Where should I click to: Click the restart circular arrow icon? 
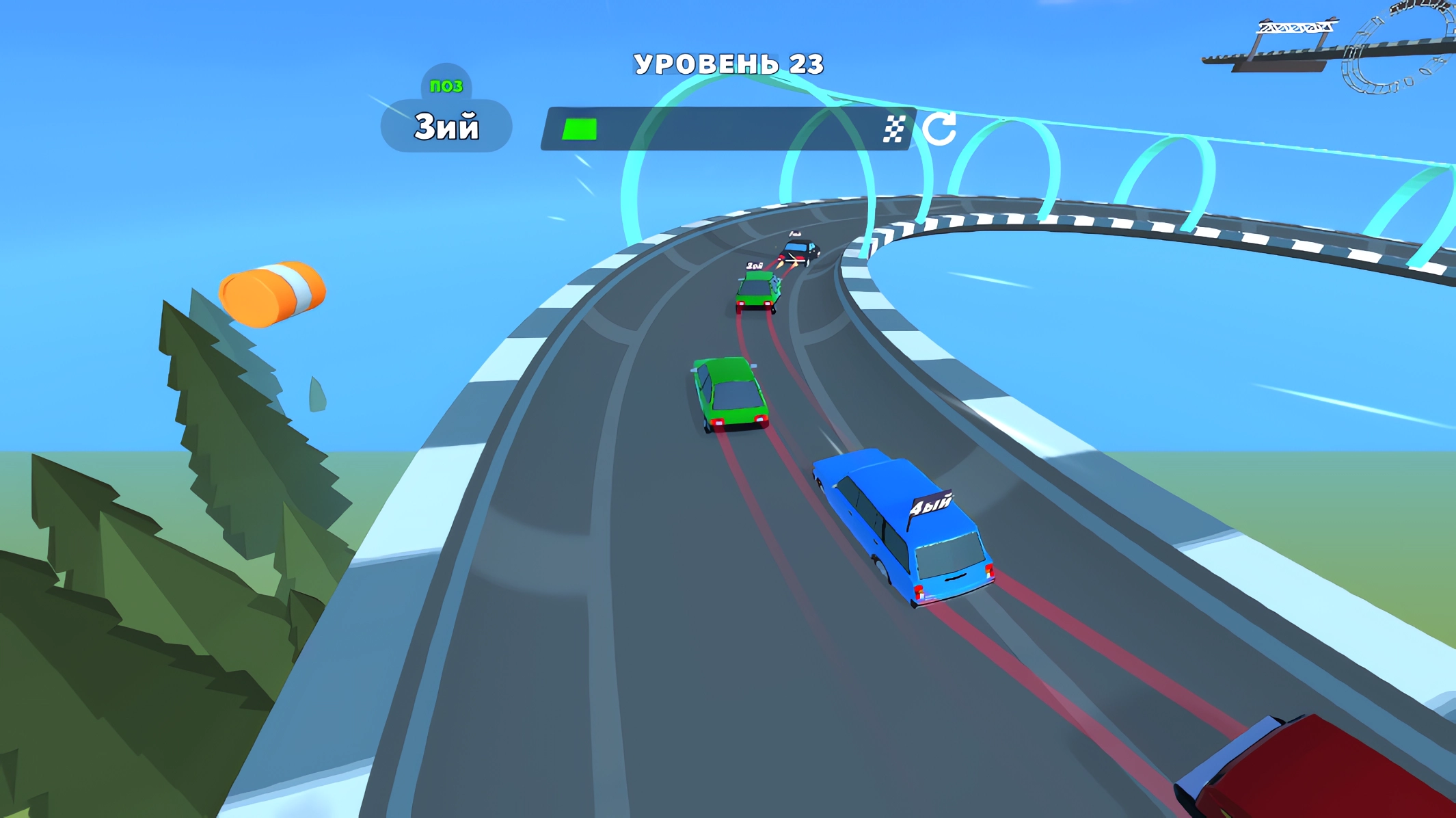pyautogui.click(x=940, y=128)
